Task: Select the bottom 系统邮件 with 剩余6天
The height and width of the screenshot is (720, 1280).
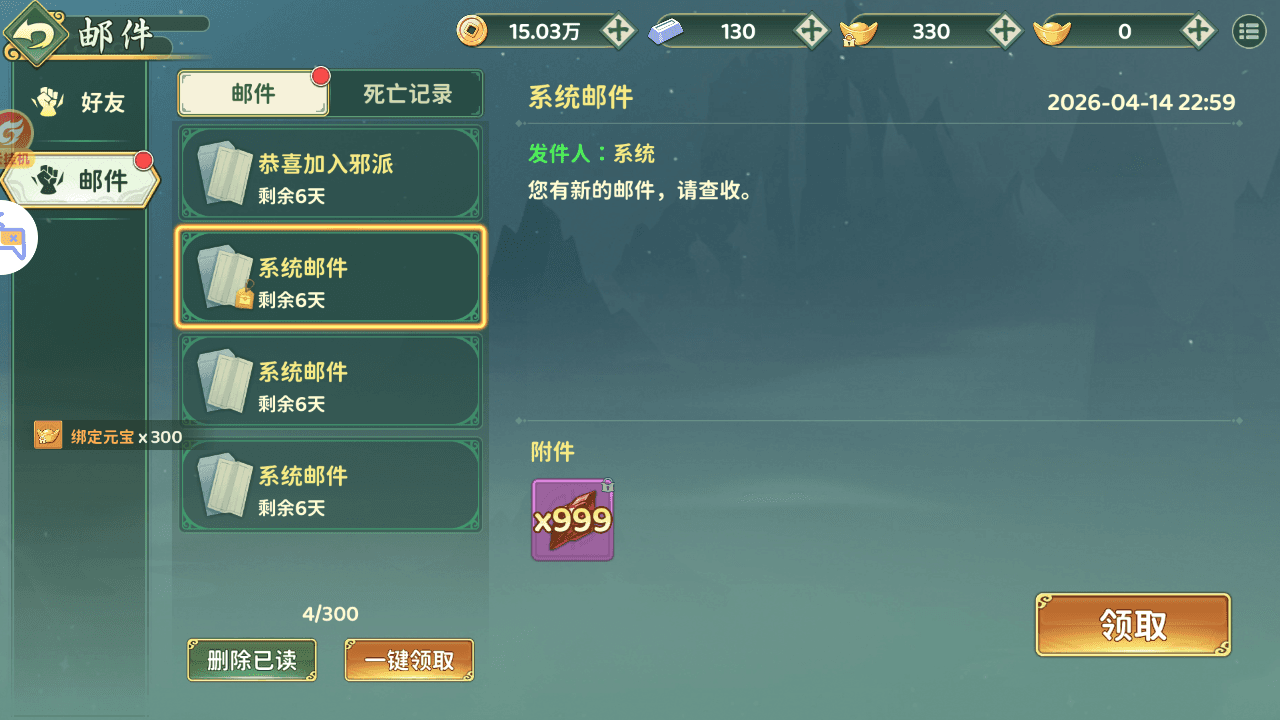Action: [x=330, y=485]
